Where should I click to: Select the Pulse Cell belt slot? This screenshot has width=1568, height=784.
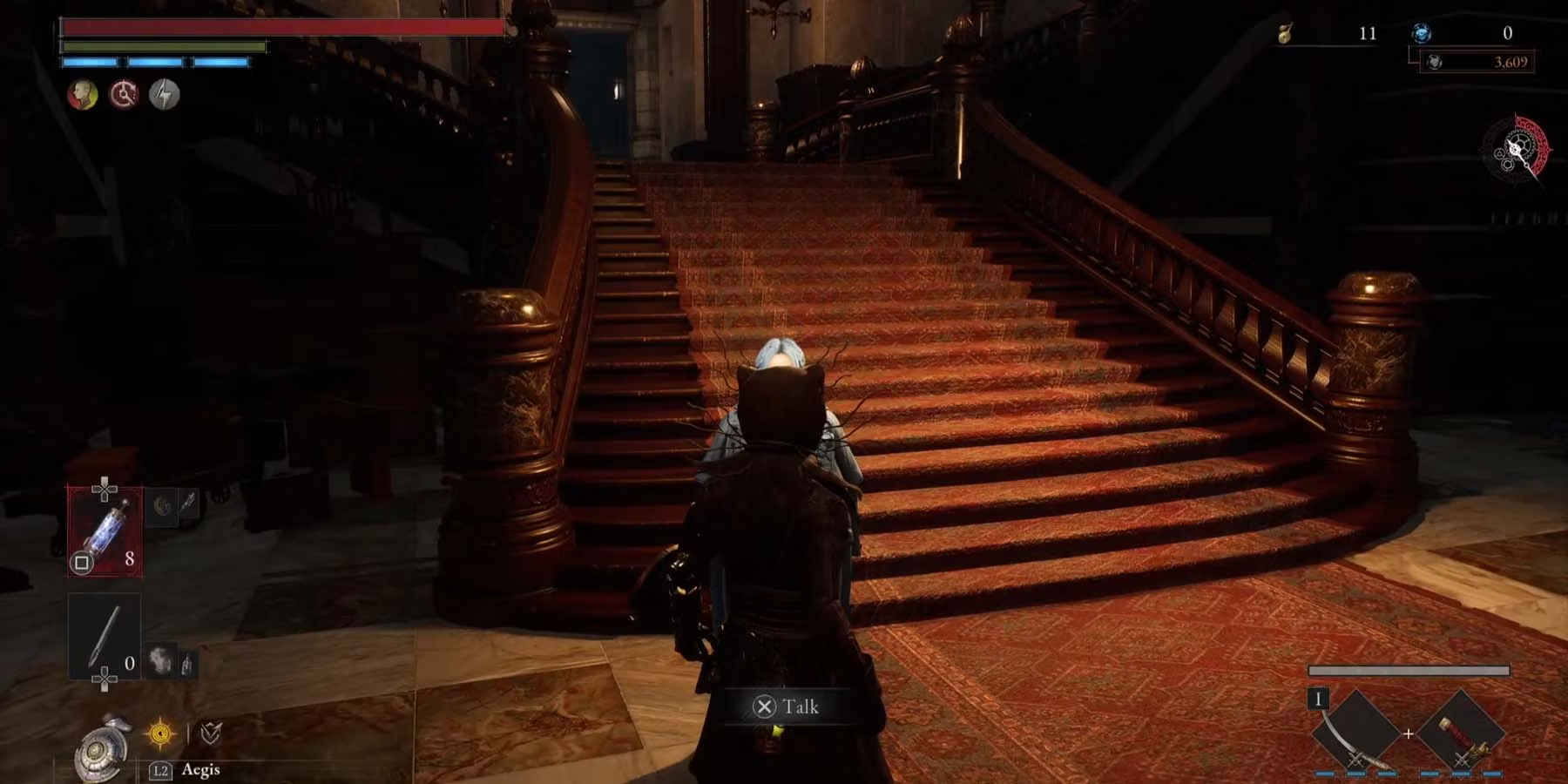pos(105,531)
